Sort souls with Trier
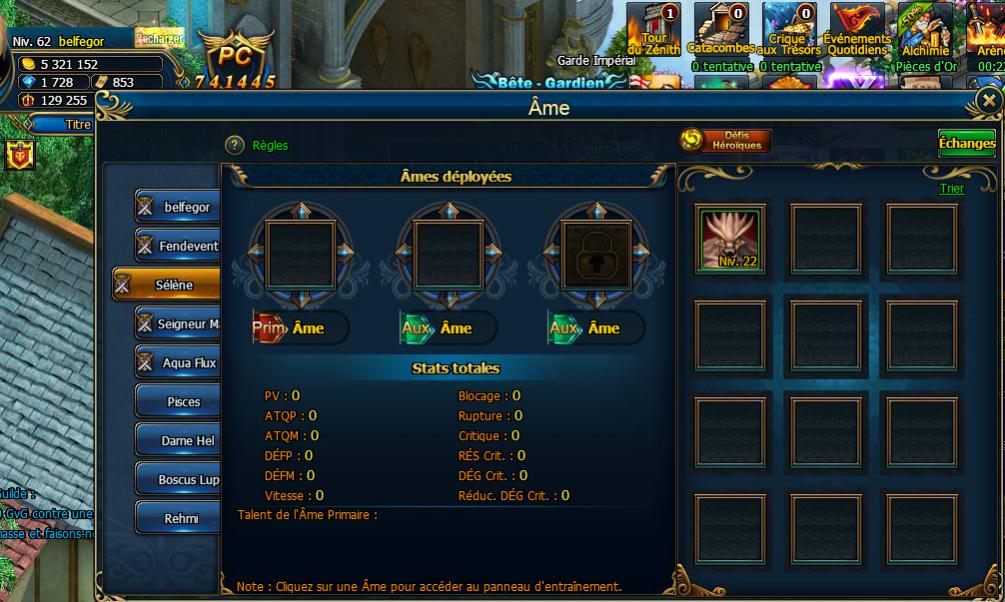Screen dimensions: 1005x602 tap(951, 189)
